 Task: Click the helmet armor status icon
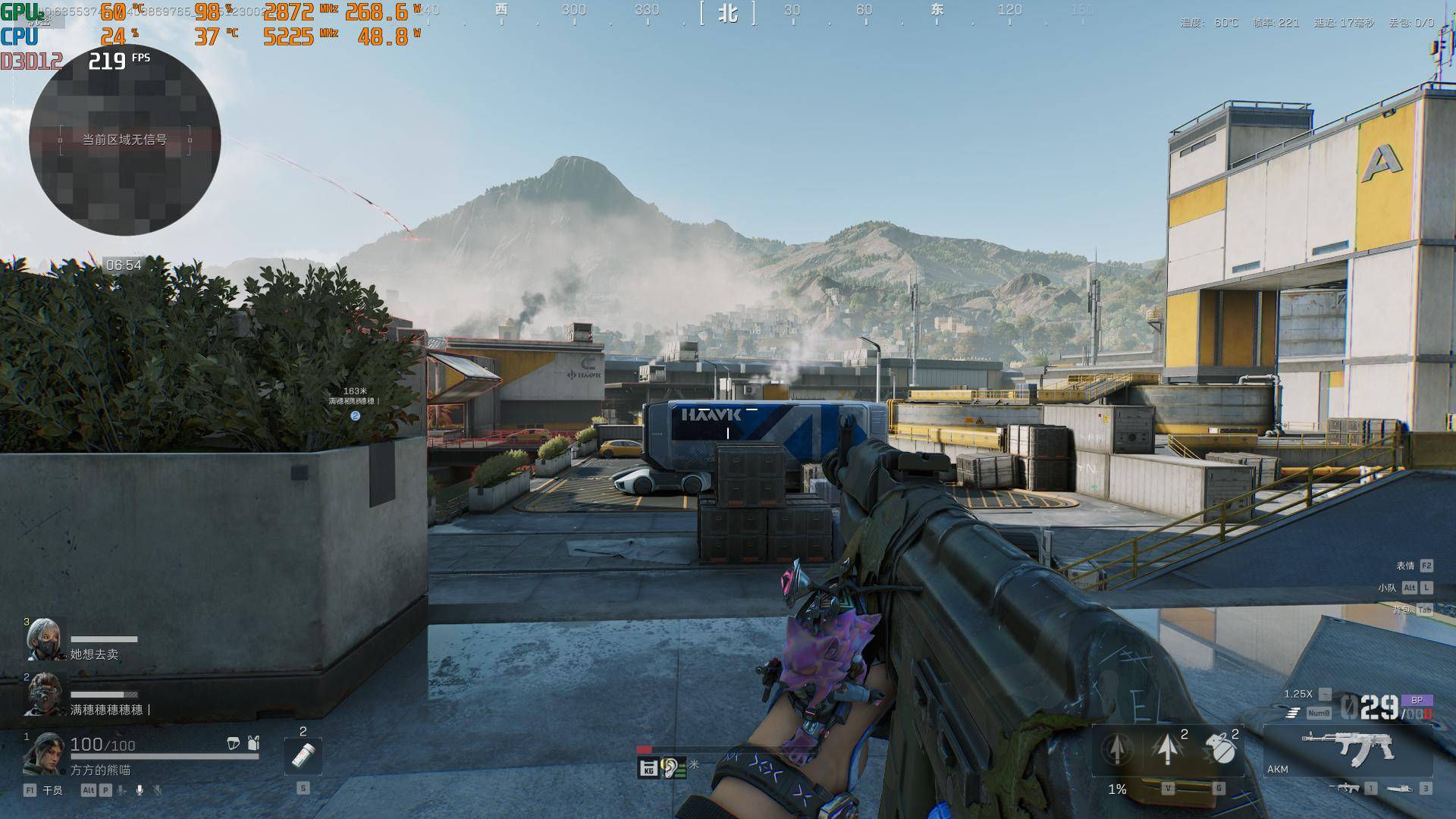point(234,744)
